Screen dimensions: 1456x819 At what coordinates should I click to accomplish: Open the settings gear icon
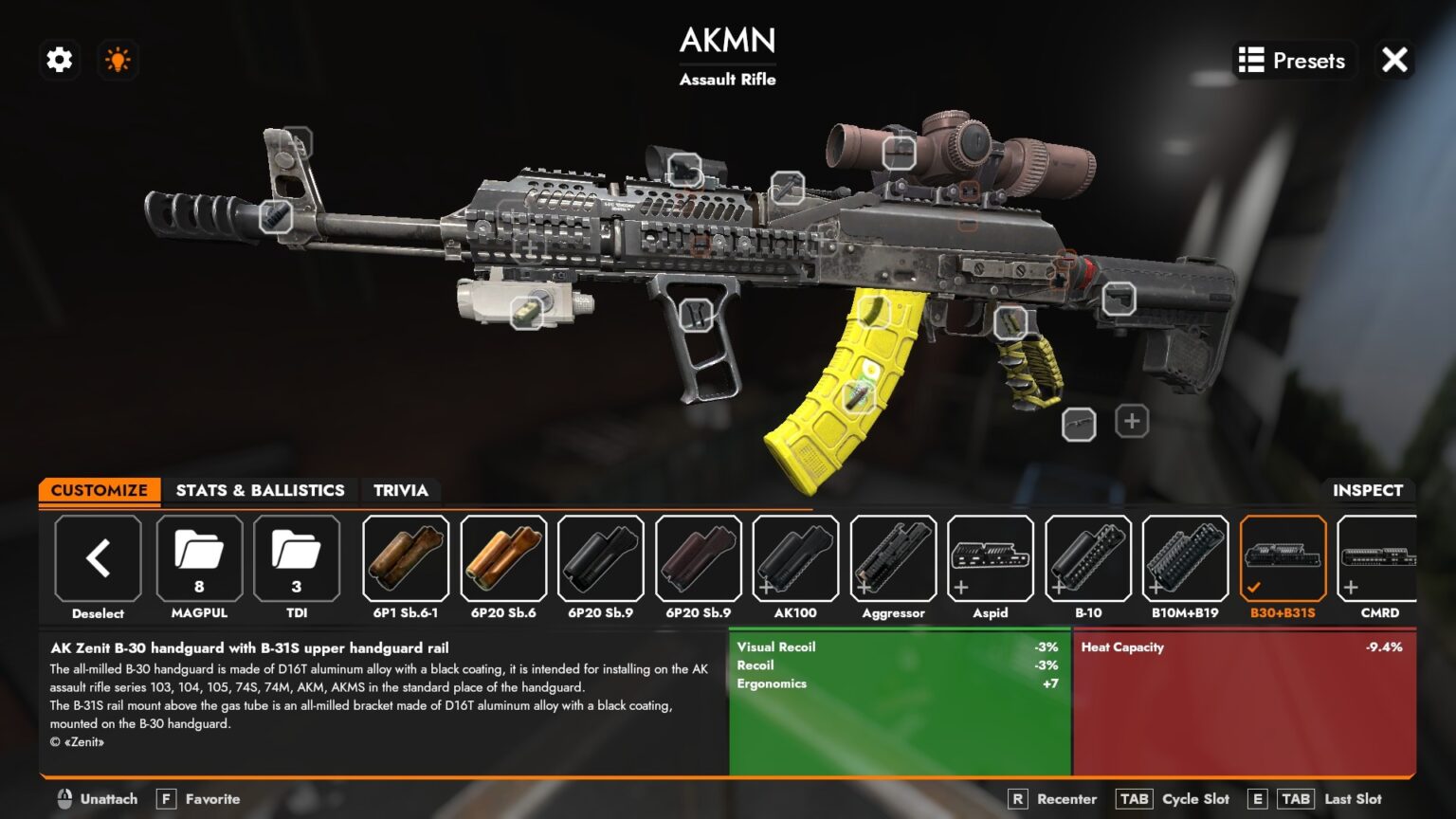59,60
